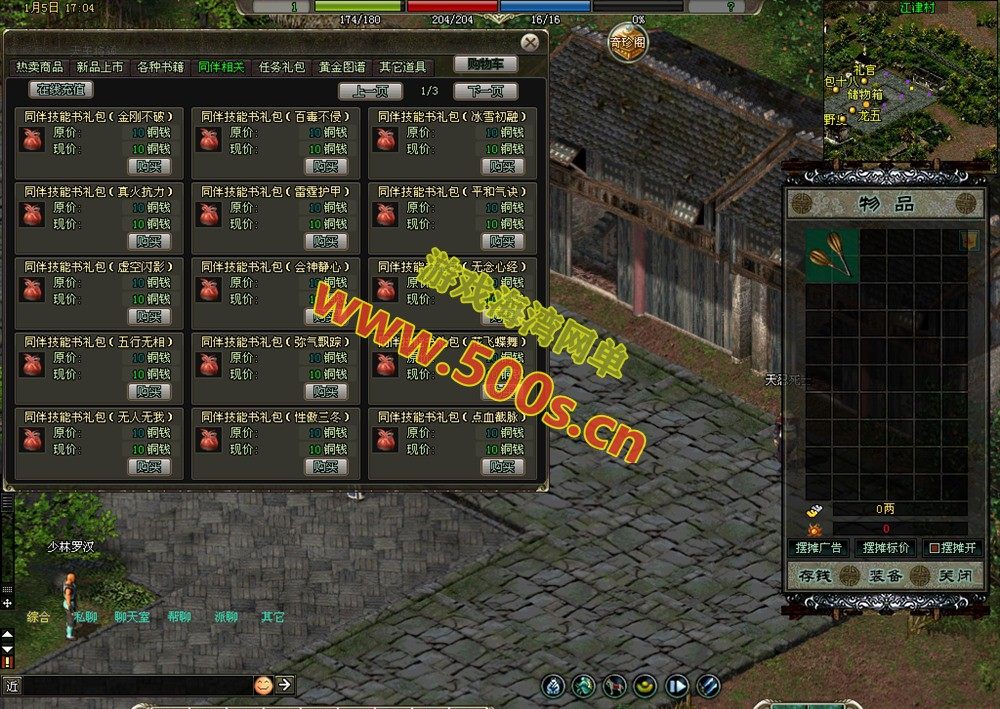Open the emoji picker in chat bar
The image size is (1000, 709).
(x=263, y=685)
